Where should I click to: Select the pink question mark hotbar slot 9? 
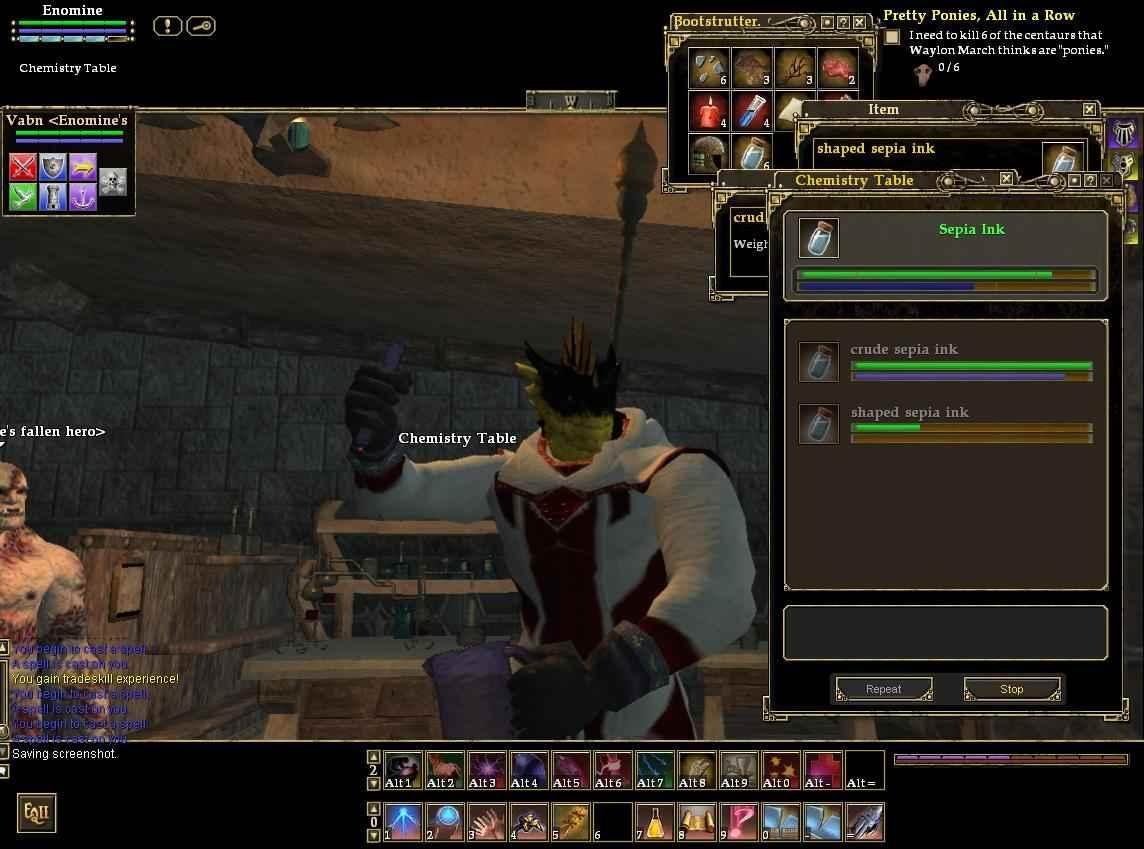[x=739, y=822]
